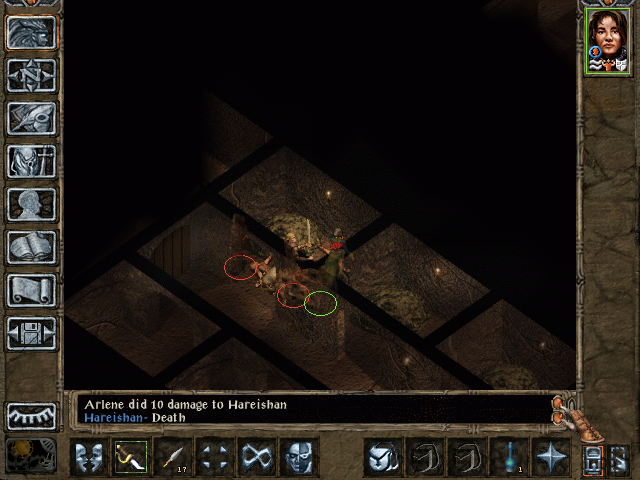Show the character record screen
The width and height of the screenshot is (640, 480).
pos(31,203)
